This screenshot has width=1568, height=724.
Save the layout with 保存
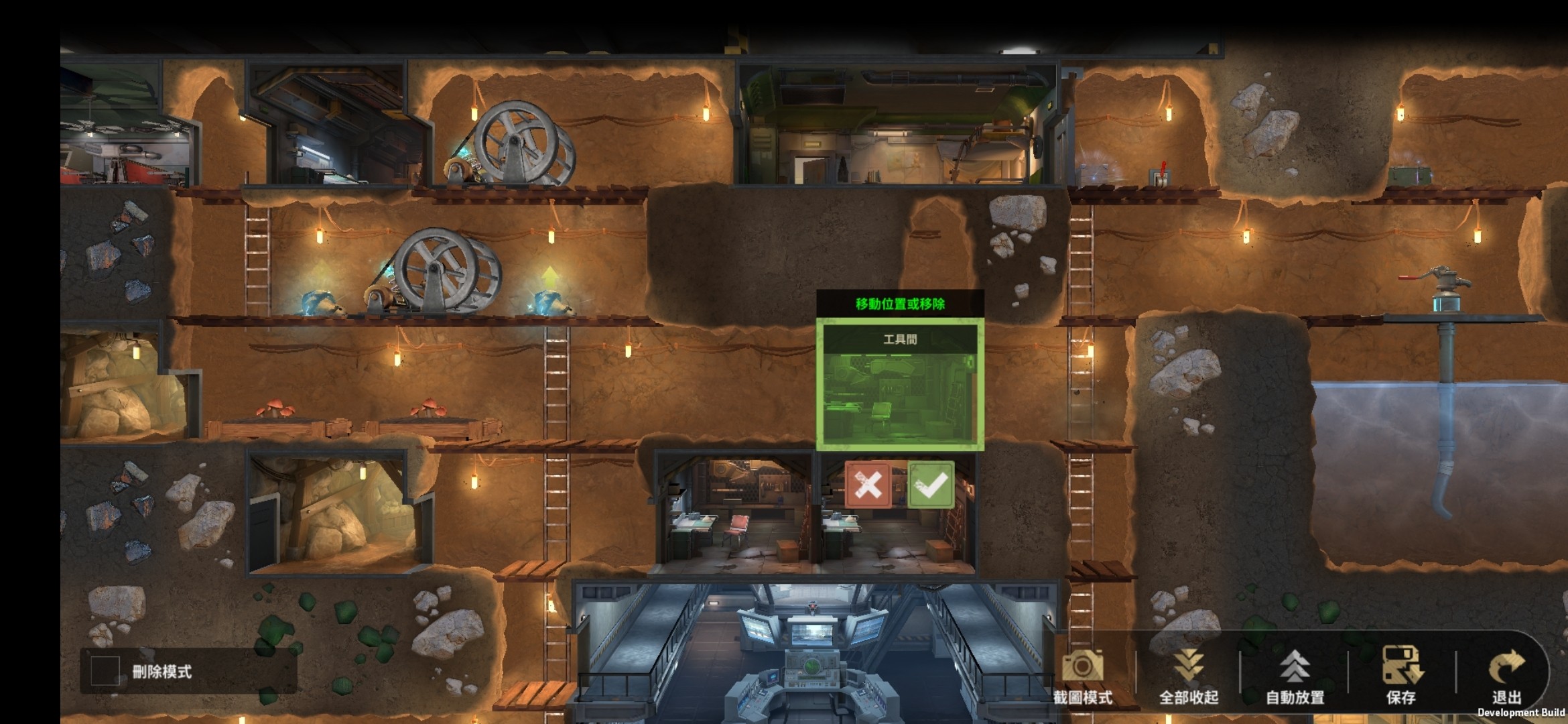point(1401,674)
